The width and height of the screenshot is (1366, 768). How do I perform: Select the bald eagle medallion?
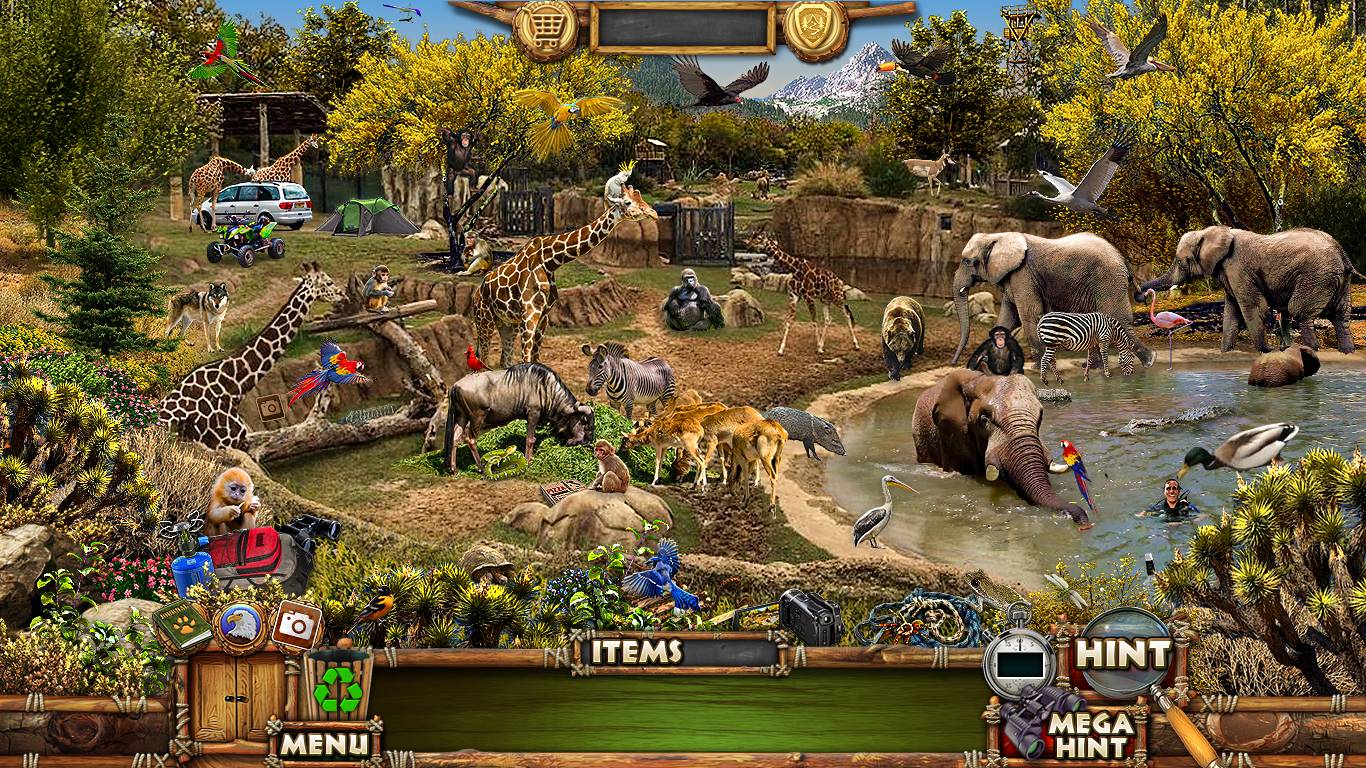(240, 627)
